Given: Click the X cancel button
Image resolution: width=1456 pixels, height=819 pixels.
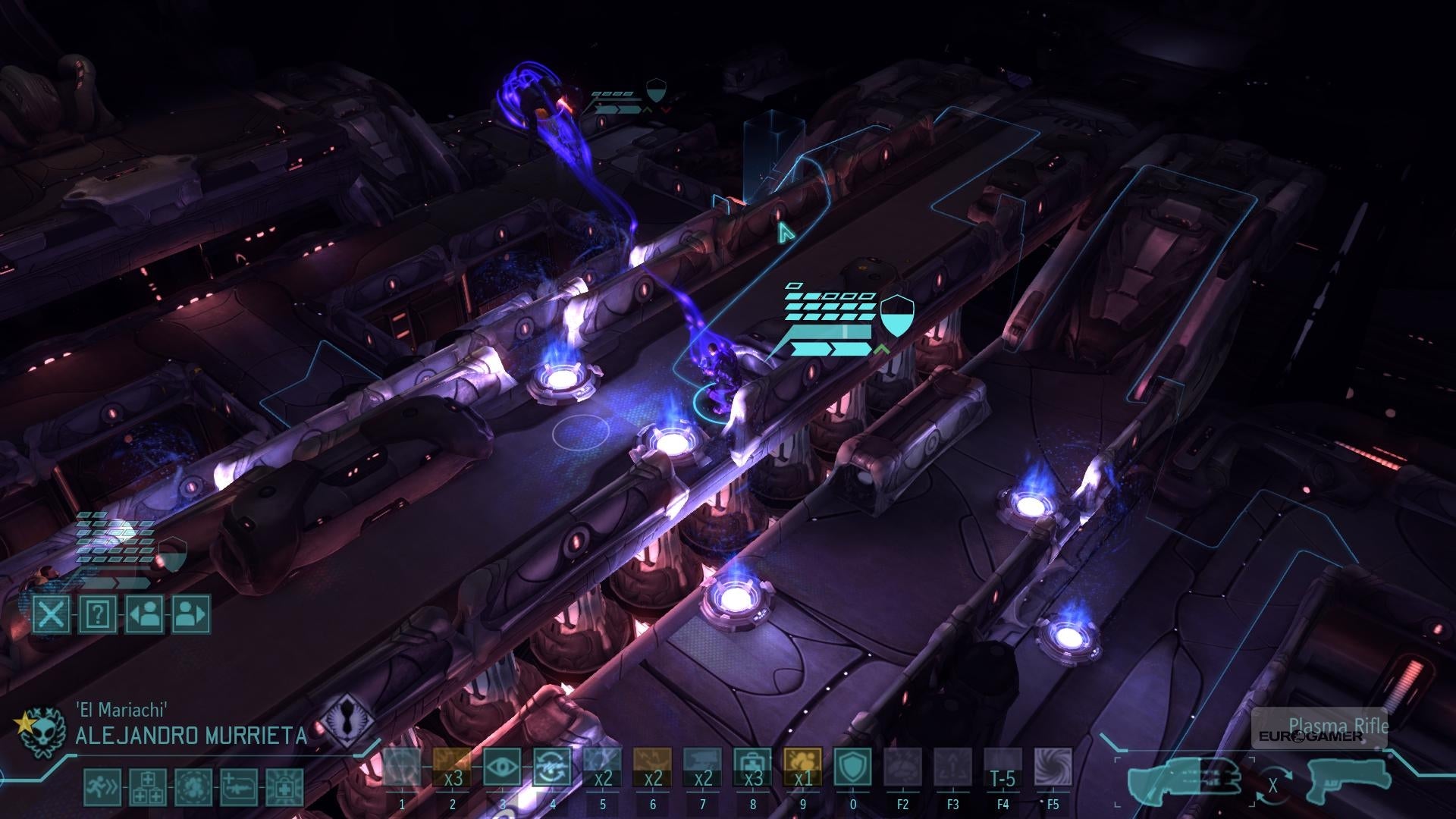Looking at the screenshot, I should coord(52,614).
